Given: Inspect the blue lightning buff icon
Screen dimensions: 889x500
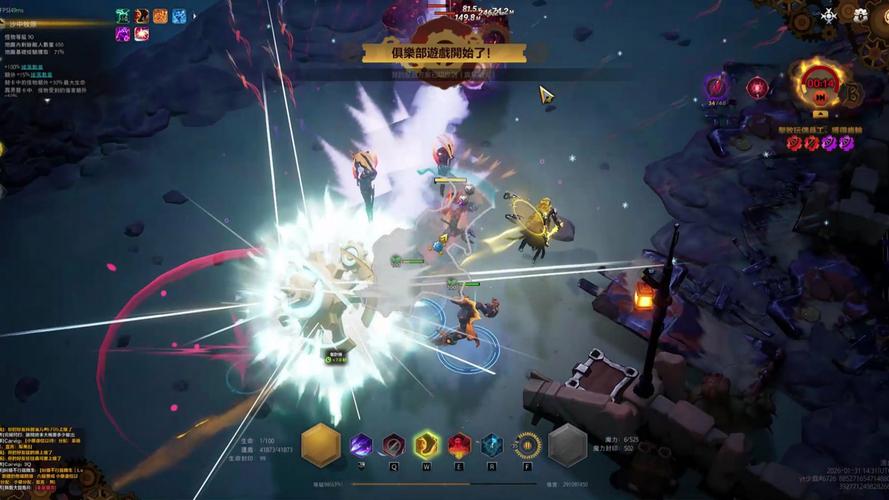Looking at the screenshot, I should click(179, 16).
